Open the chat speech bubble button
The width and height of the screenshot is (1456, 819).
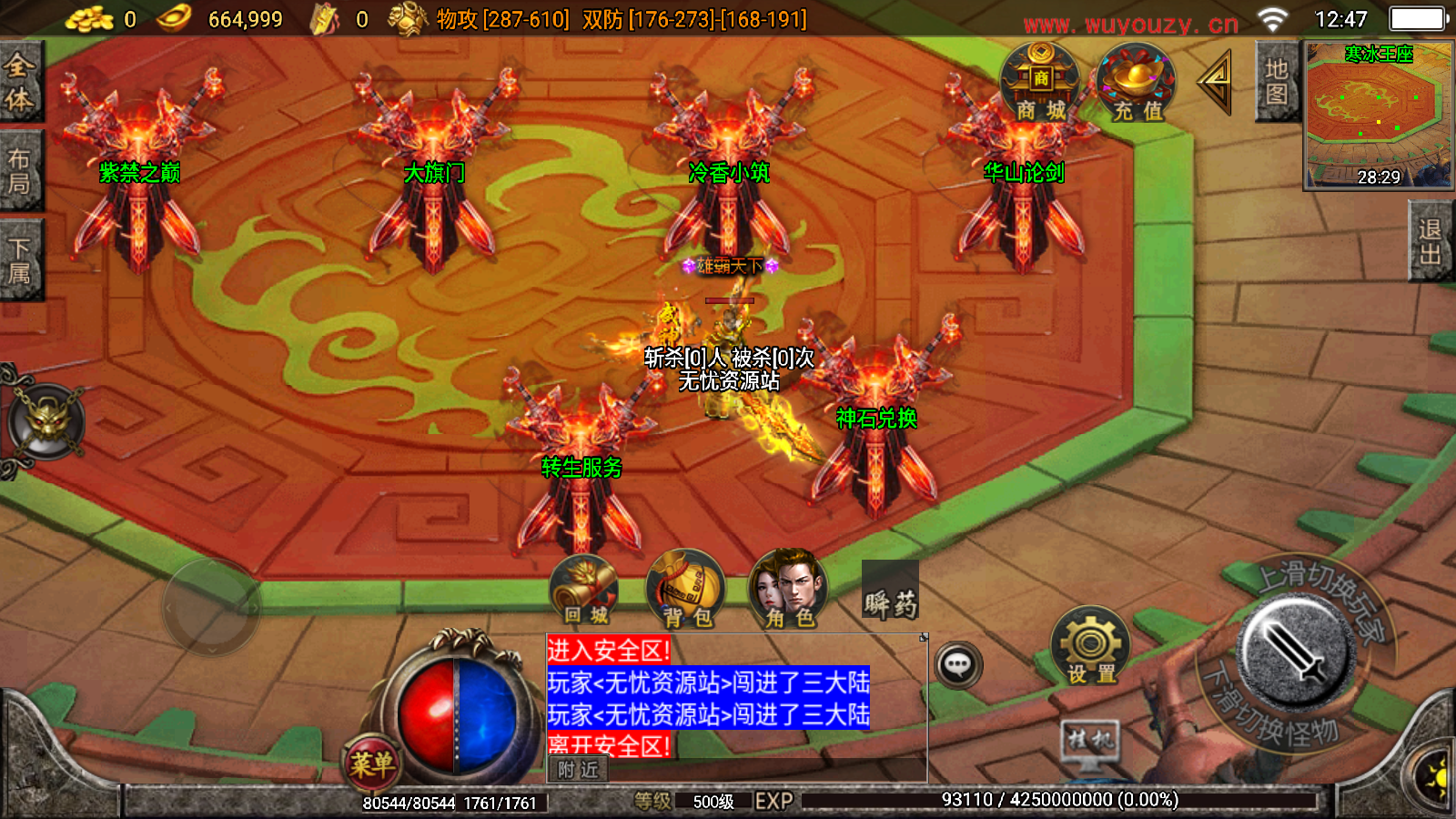[957, 665]
